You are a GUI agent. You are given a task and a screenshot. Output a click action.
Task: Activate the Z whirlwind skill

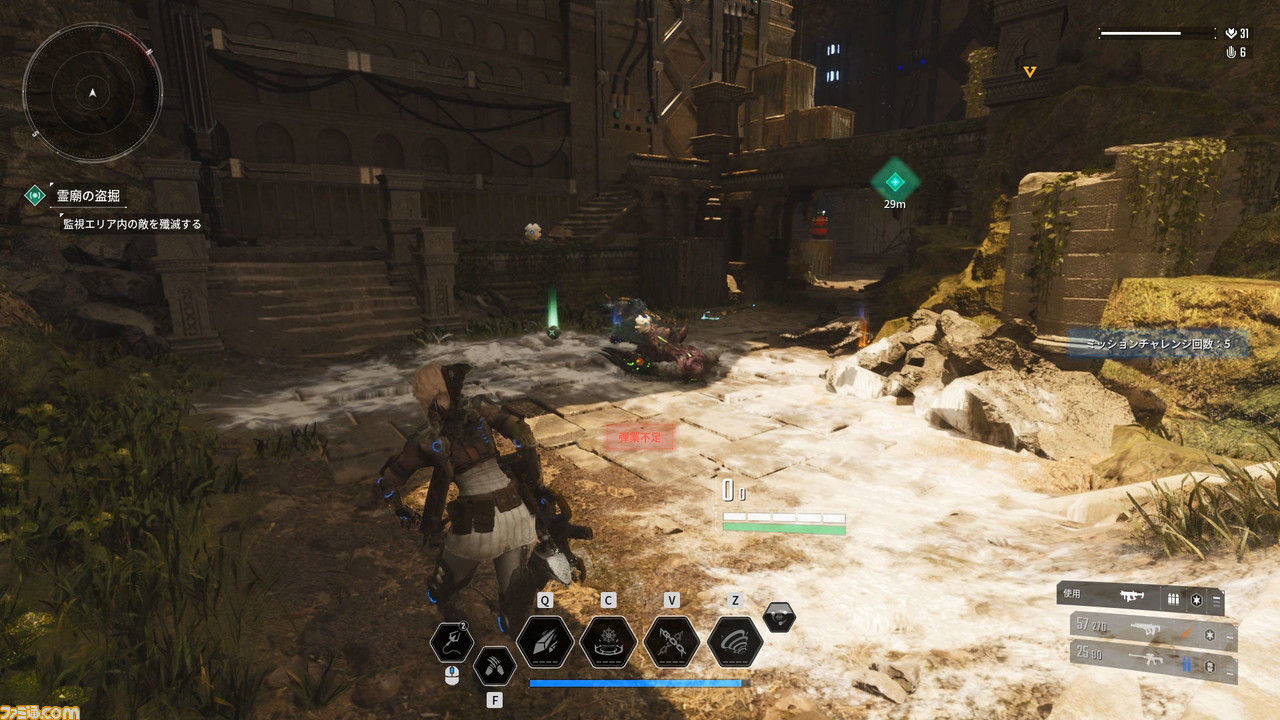[x=735, y=641]
